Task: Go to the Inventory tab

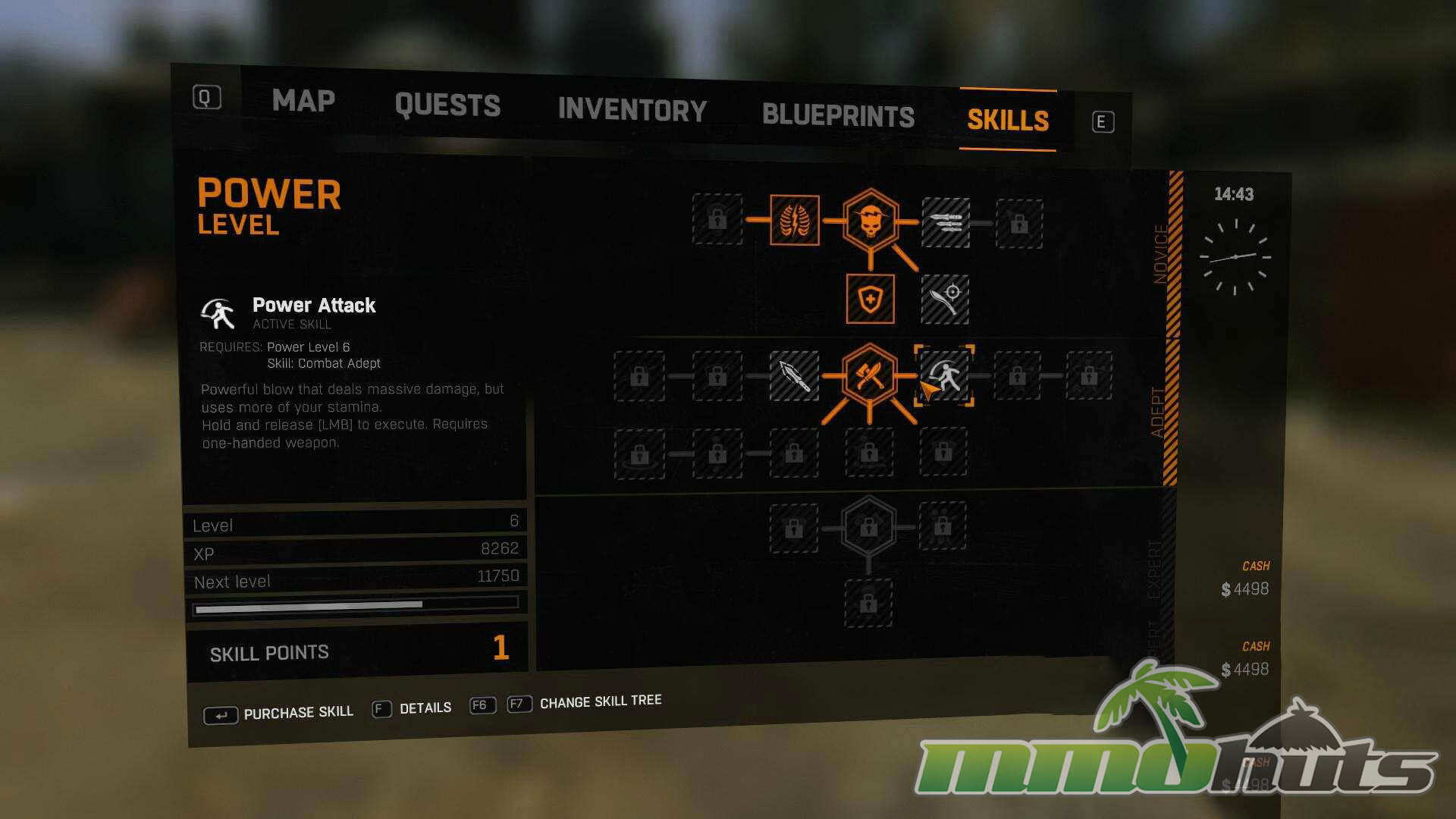Action: [632, 111]
